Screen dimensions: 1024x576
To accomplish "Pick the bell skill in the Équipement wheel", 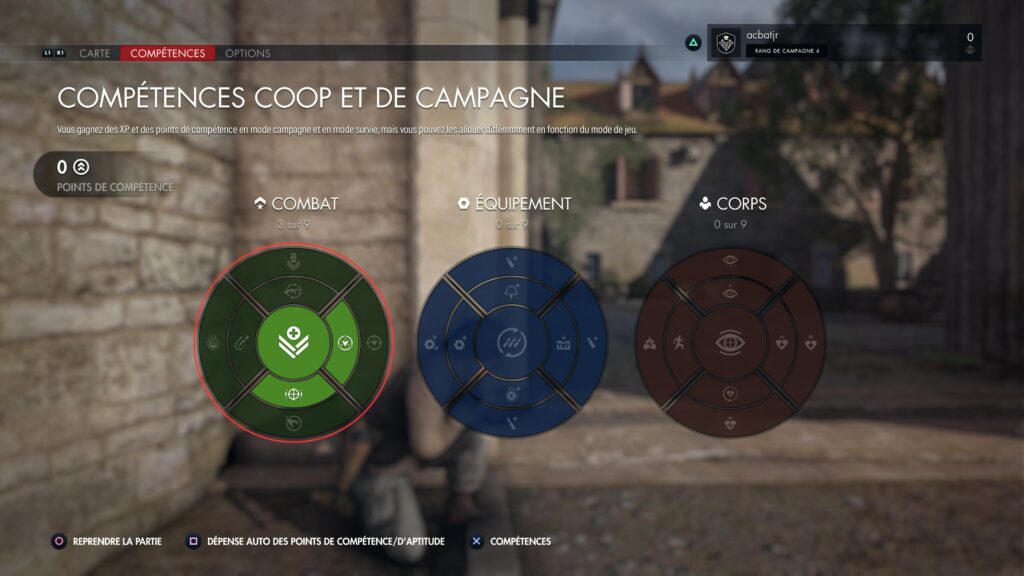I will coord(511,291).
